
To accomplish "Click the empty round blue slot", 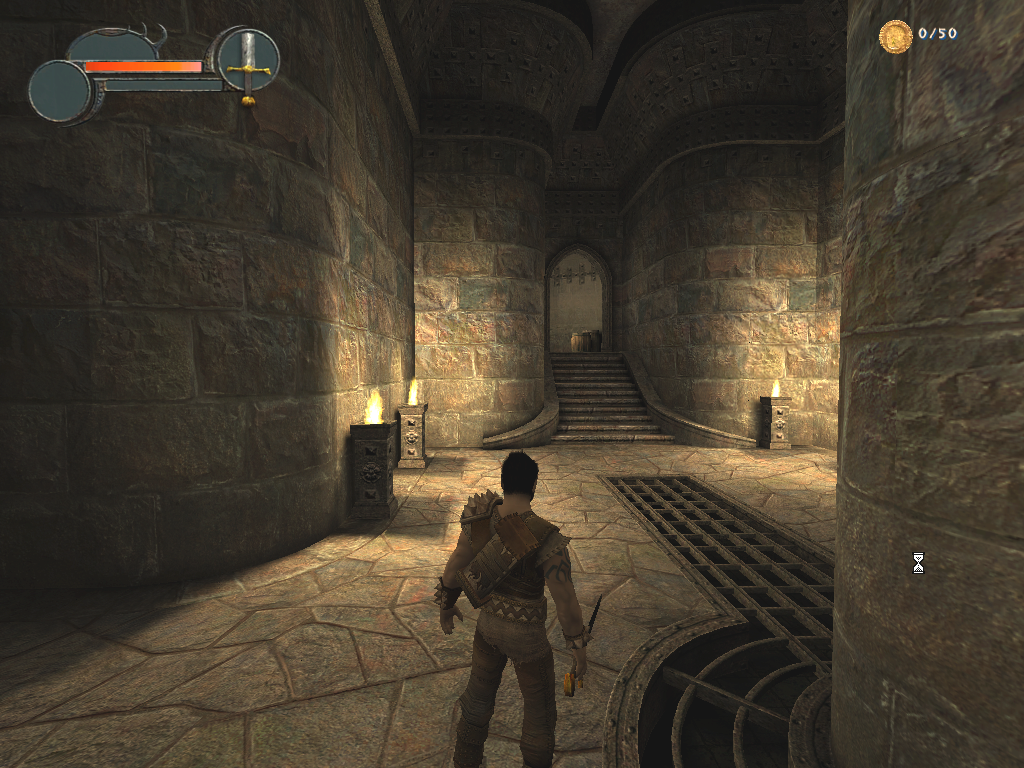I will coord(60,91).
